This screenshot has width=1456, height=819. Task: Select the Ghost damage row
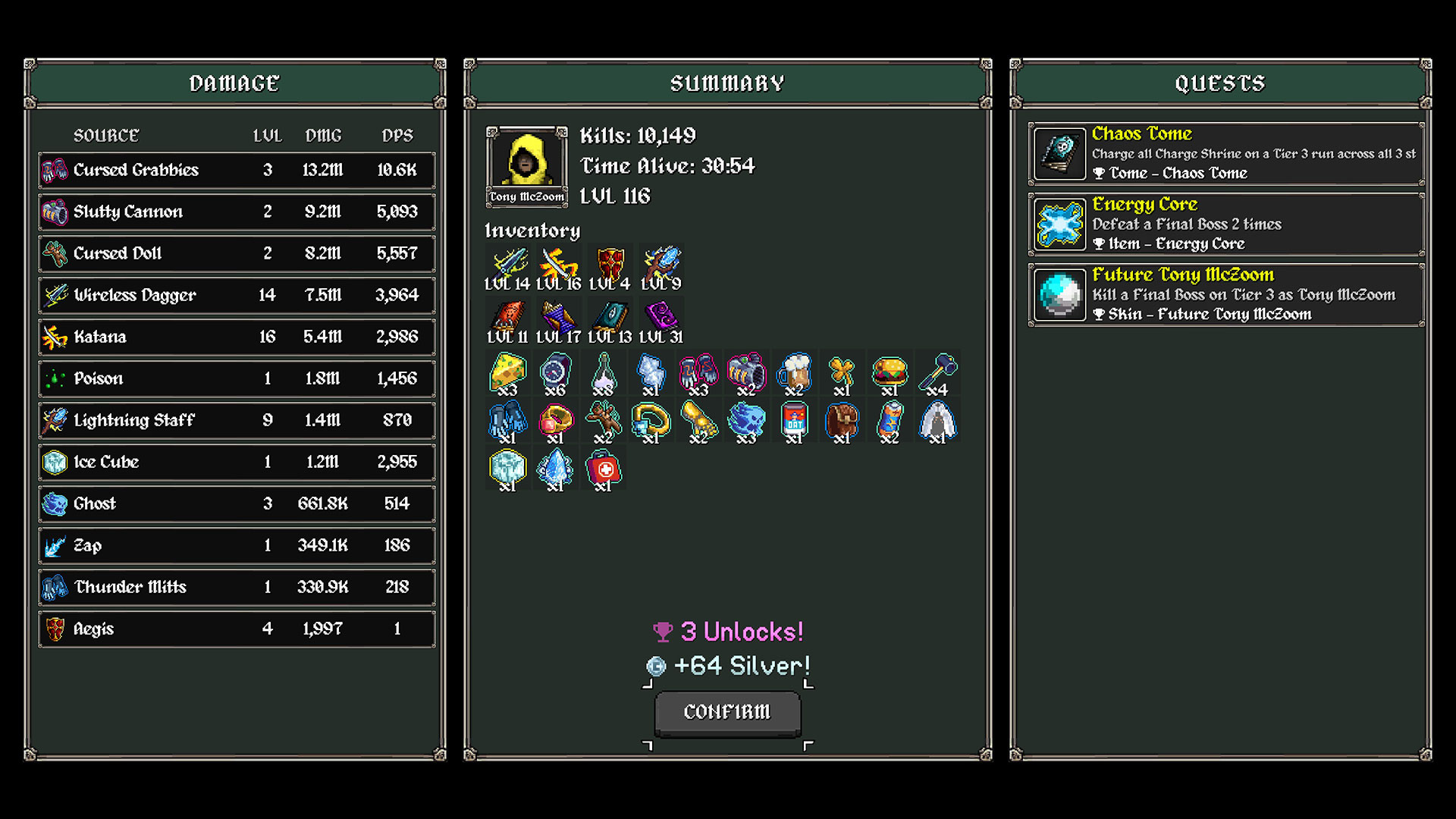[x=237, y=504]
